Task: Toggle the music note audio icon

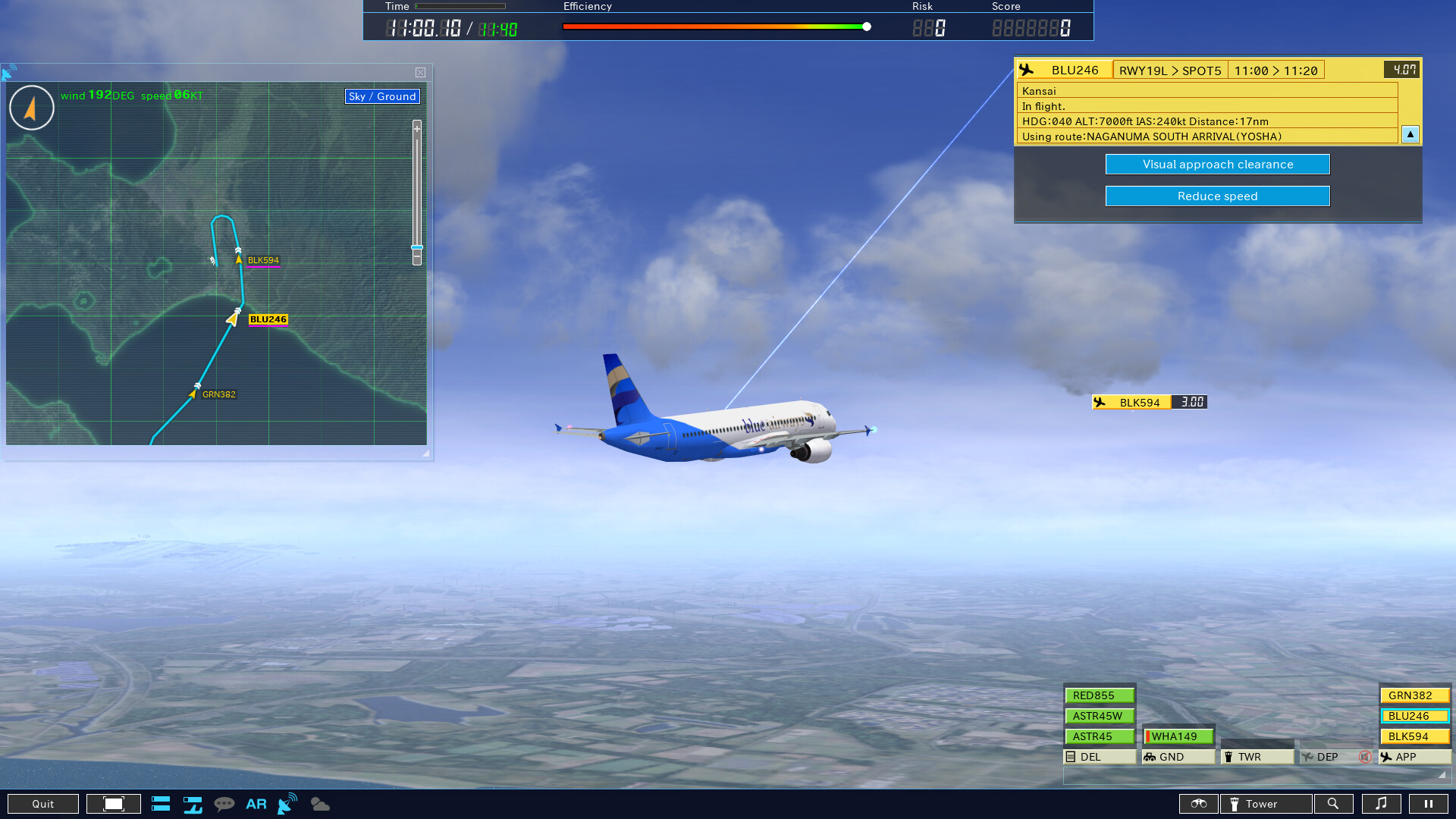Action: coord(1382,803)
